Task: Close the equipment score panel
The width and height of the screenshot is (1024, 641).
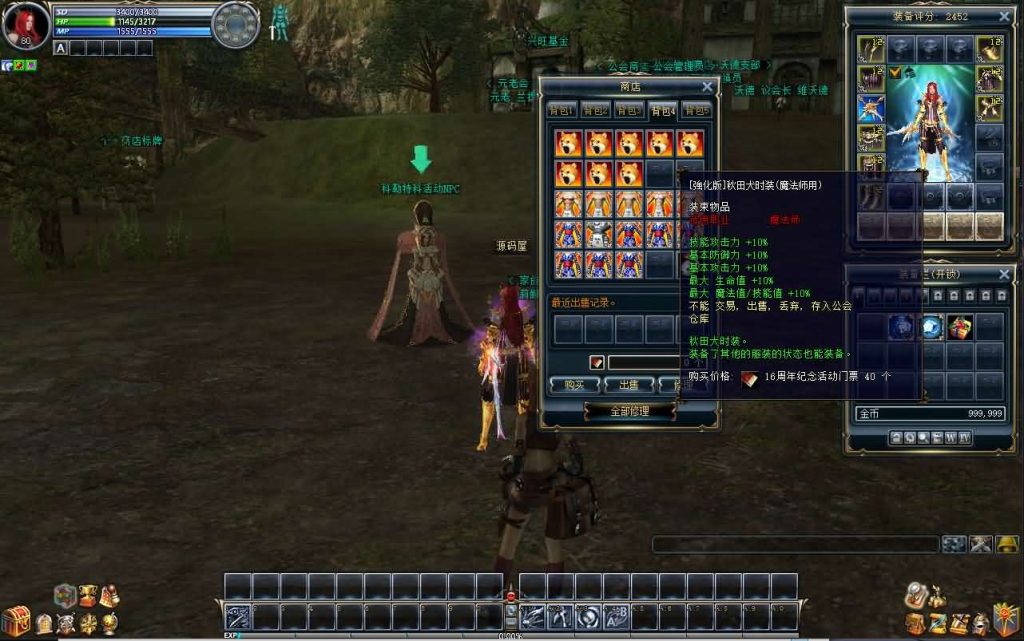Action: tap(1004, 16)
